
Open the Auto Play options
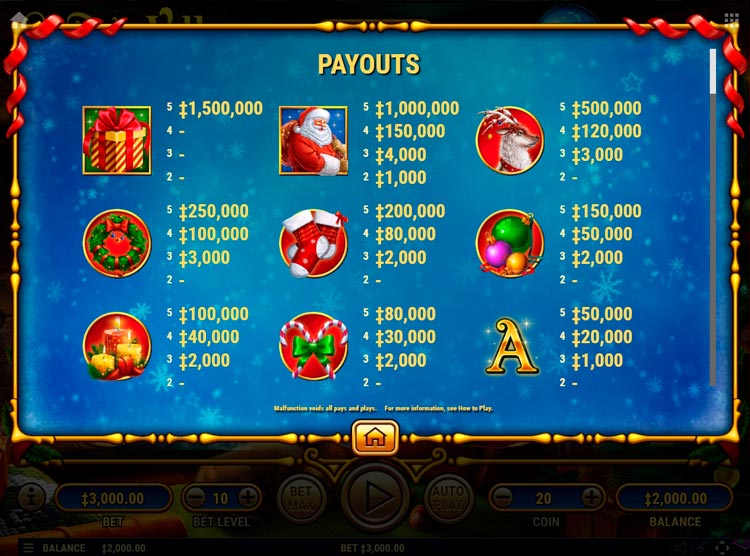point(449,495)
